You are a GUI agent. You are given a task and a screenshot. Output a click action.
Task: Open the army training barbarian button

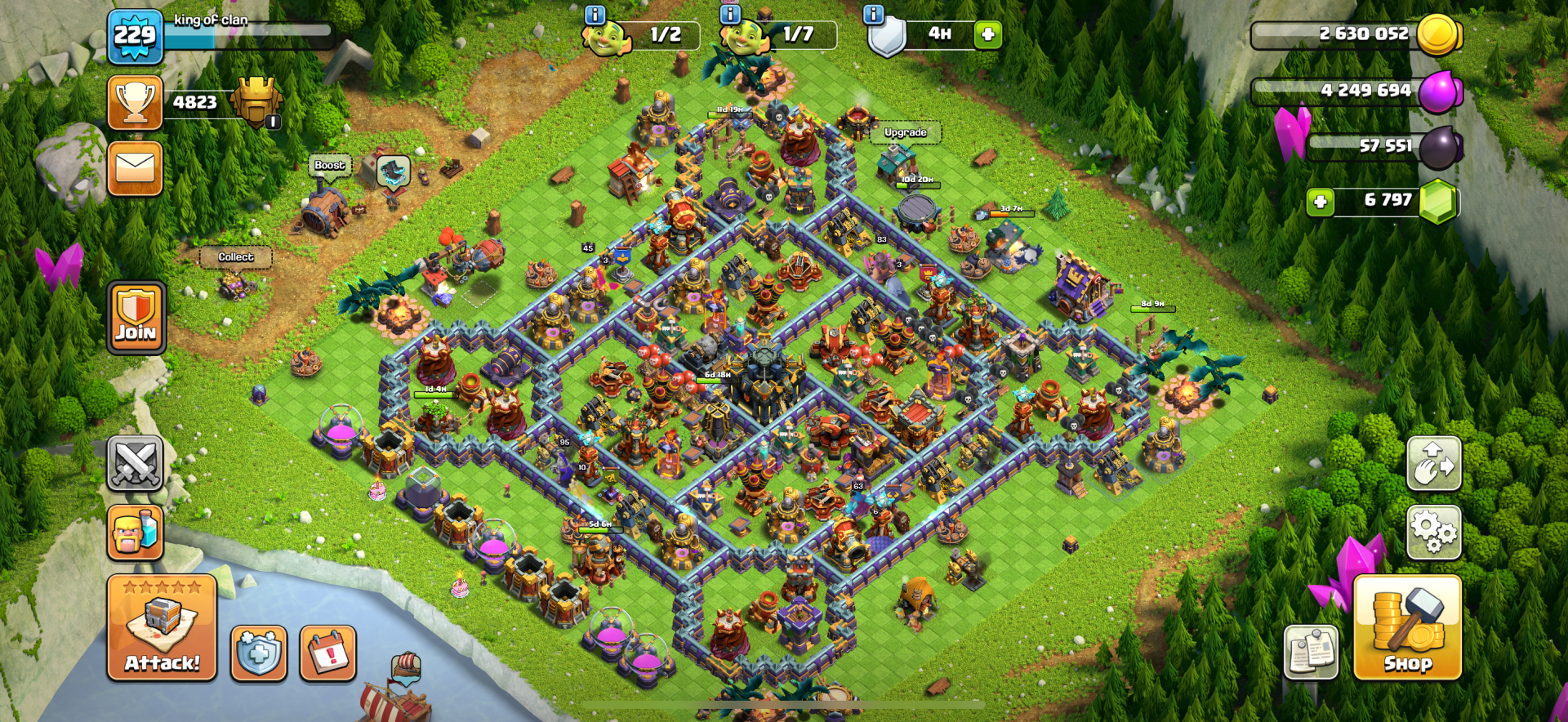point(136,532)
